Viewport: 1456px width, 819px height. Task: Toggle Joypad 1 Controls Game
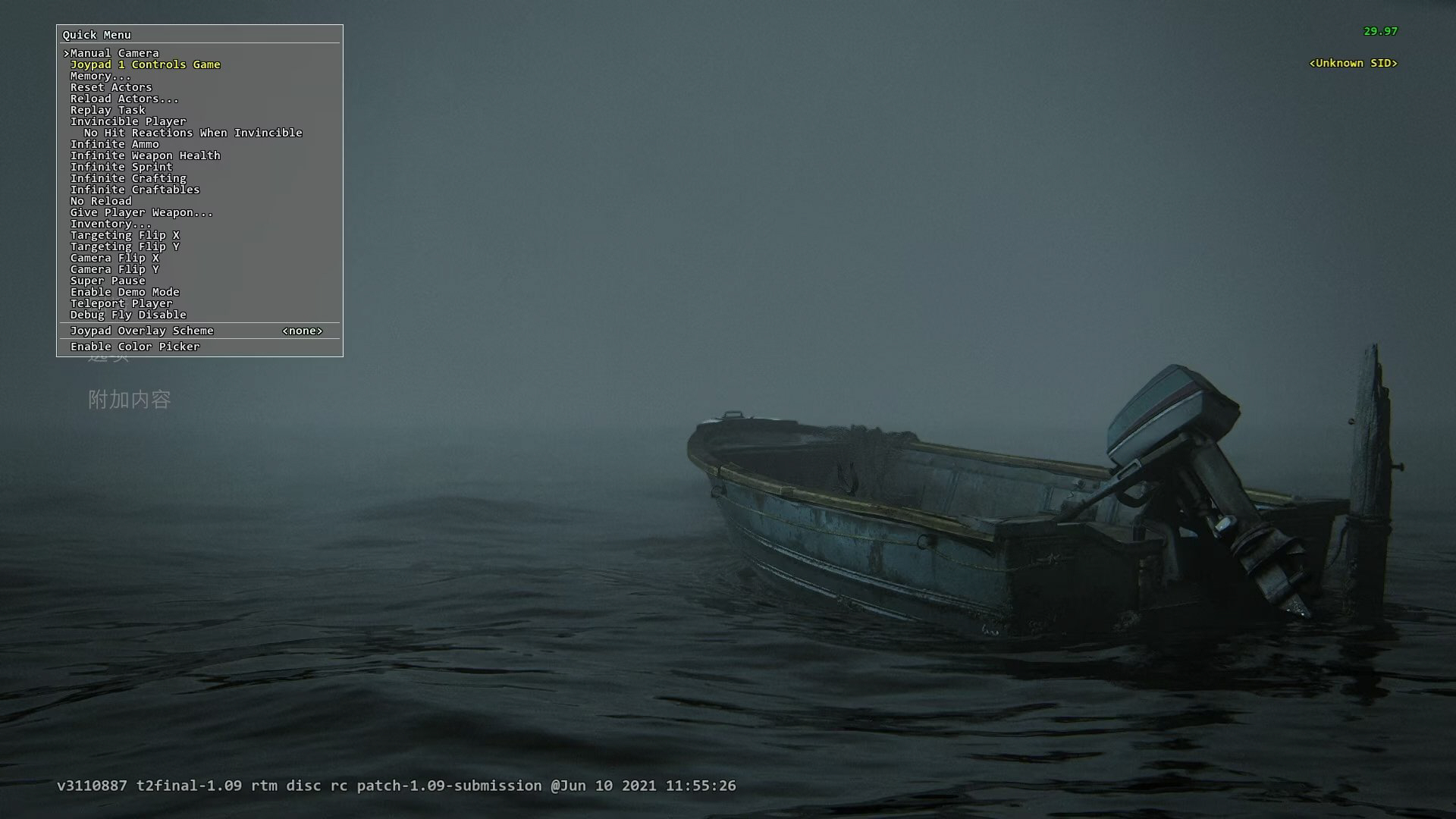pos(145,64)
